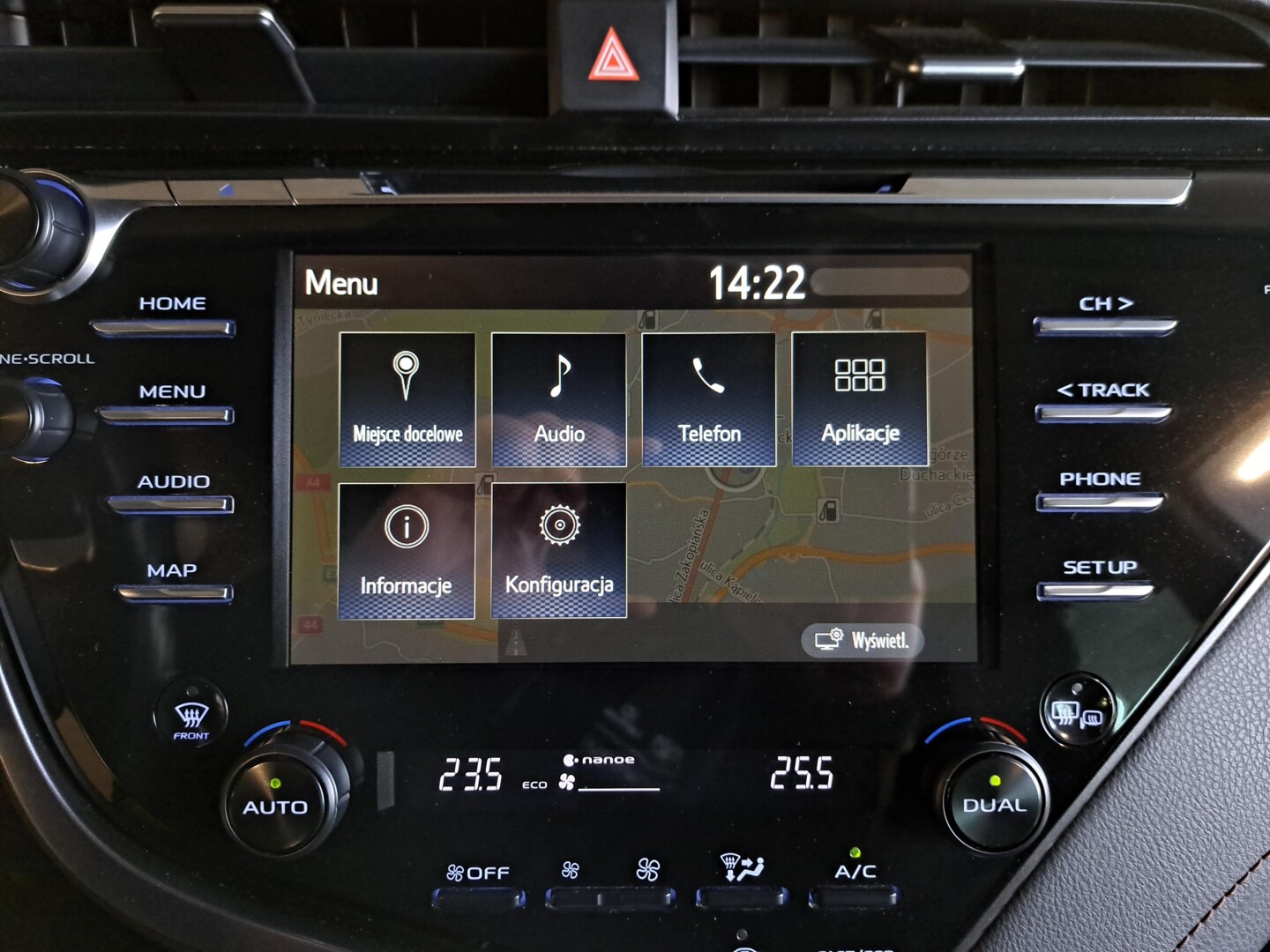Open the Telefon phone tile
Viewport: 1270px width, 952px height.
pyautogui.click(x=708, y=398)
